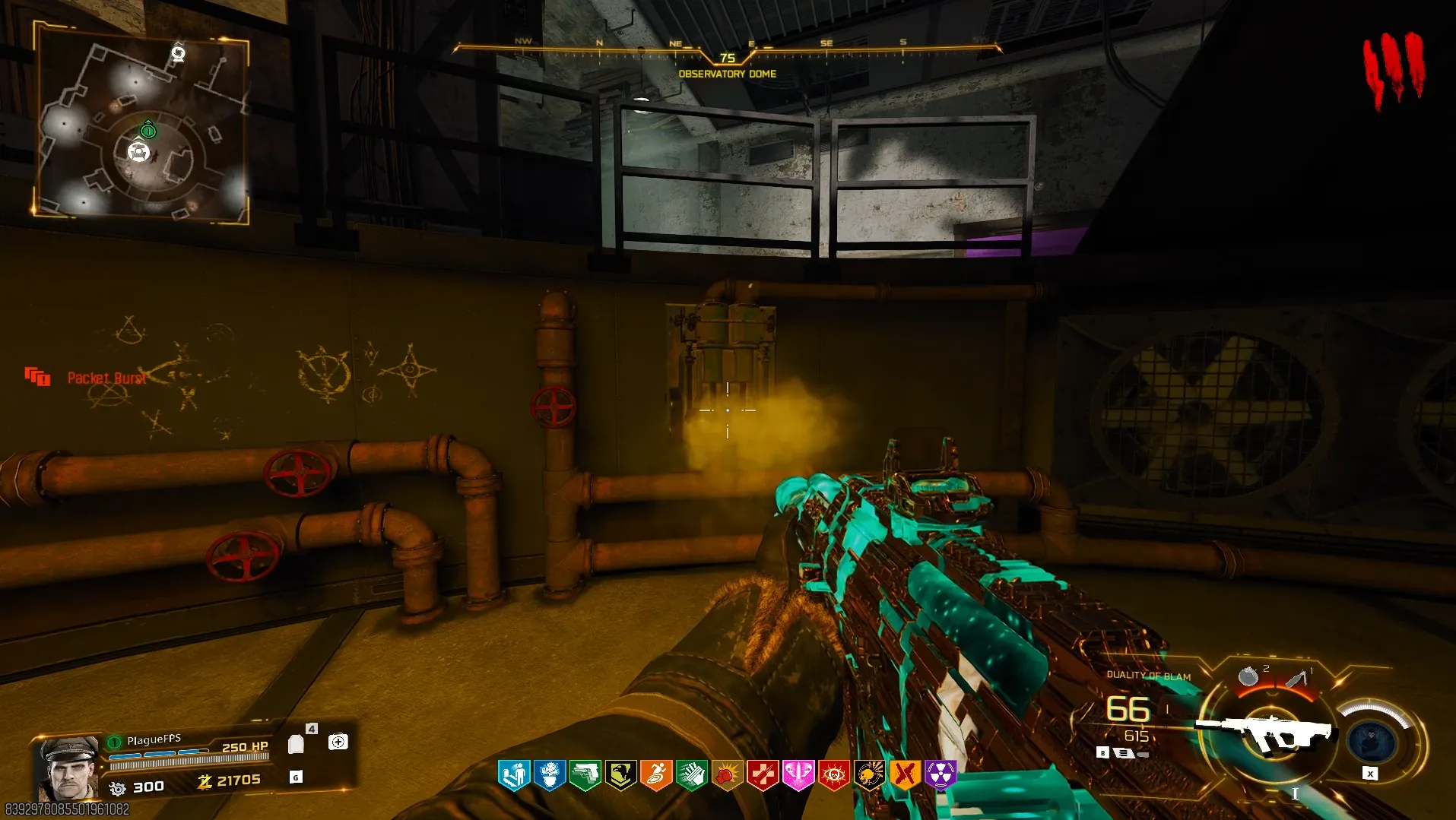Activate the field upgrade circle icon
The image size is (1456, 820).
tap(1372, 741)
